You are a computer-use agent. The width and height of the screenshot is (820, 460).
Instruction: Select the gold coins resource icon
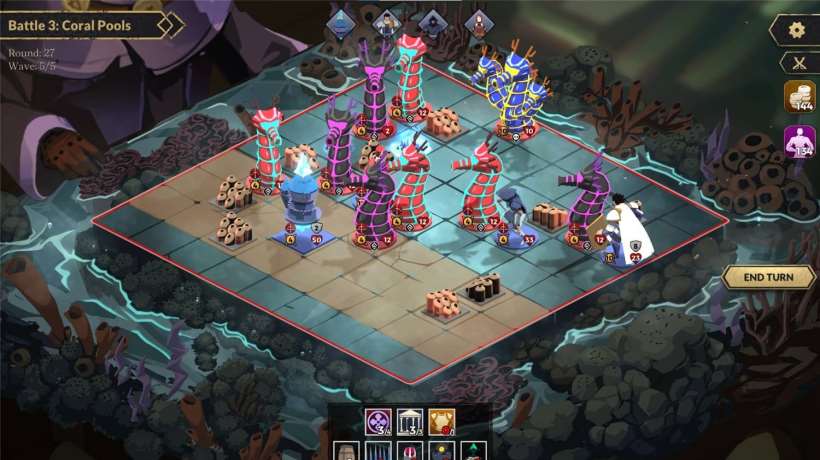pyautogui.click(x=799, y=97)
